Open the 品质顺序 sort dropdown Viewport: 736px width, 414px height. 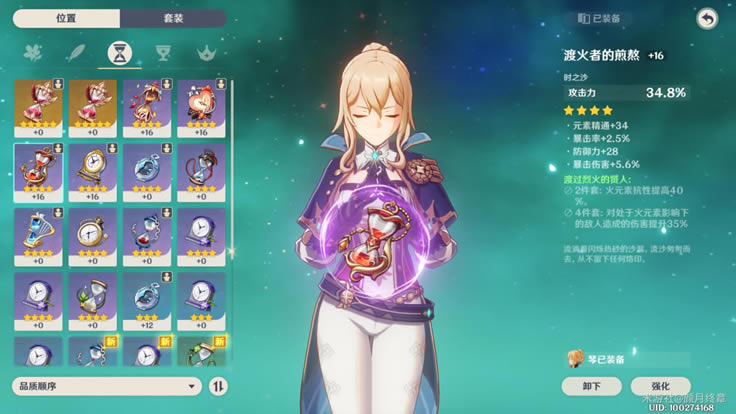(x=105, y=386)
